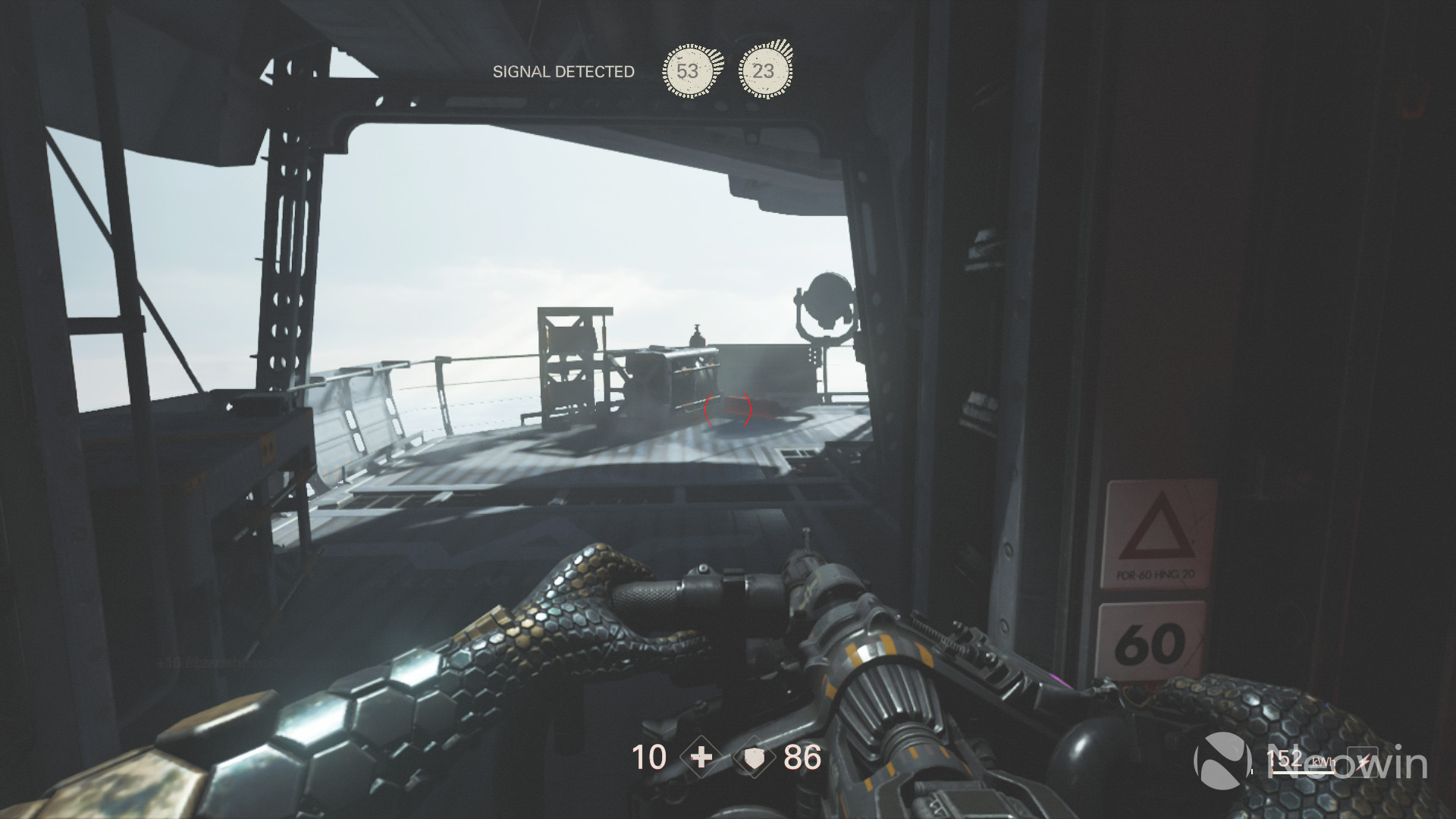The width and height of the screenshot is (1456, 819).
Task: Toggle the kWh power readout
Action: [x=1323, y=761]
